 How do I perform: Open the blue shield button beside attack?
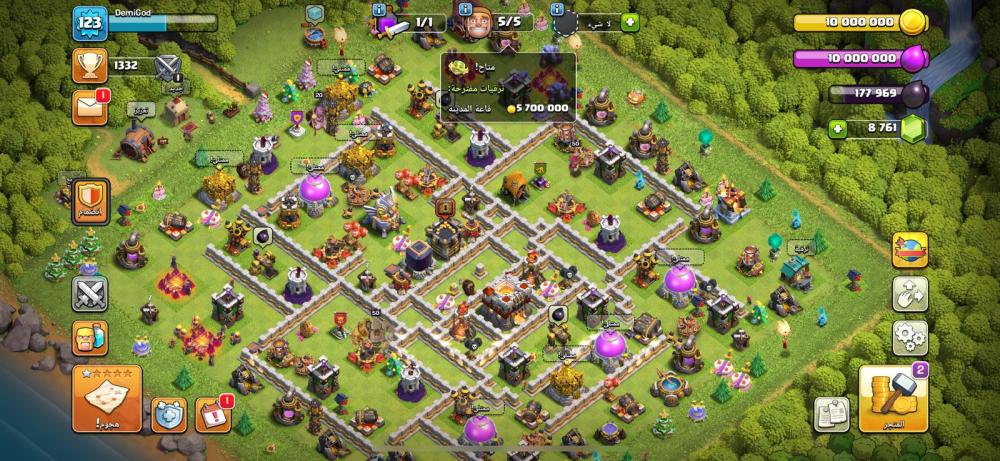pyautogui.click(x=167, y=414)
